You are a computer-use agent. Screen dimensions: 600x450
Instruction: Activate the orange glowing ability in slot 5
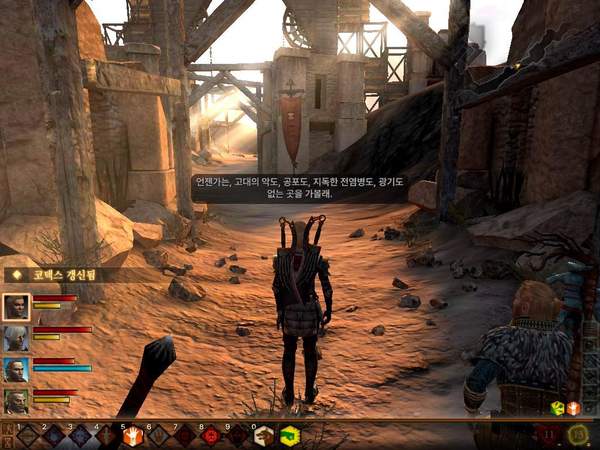pos(133,435)
